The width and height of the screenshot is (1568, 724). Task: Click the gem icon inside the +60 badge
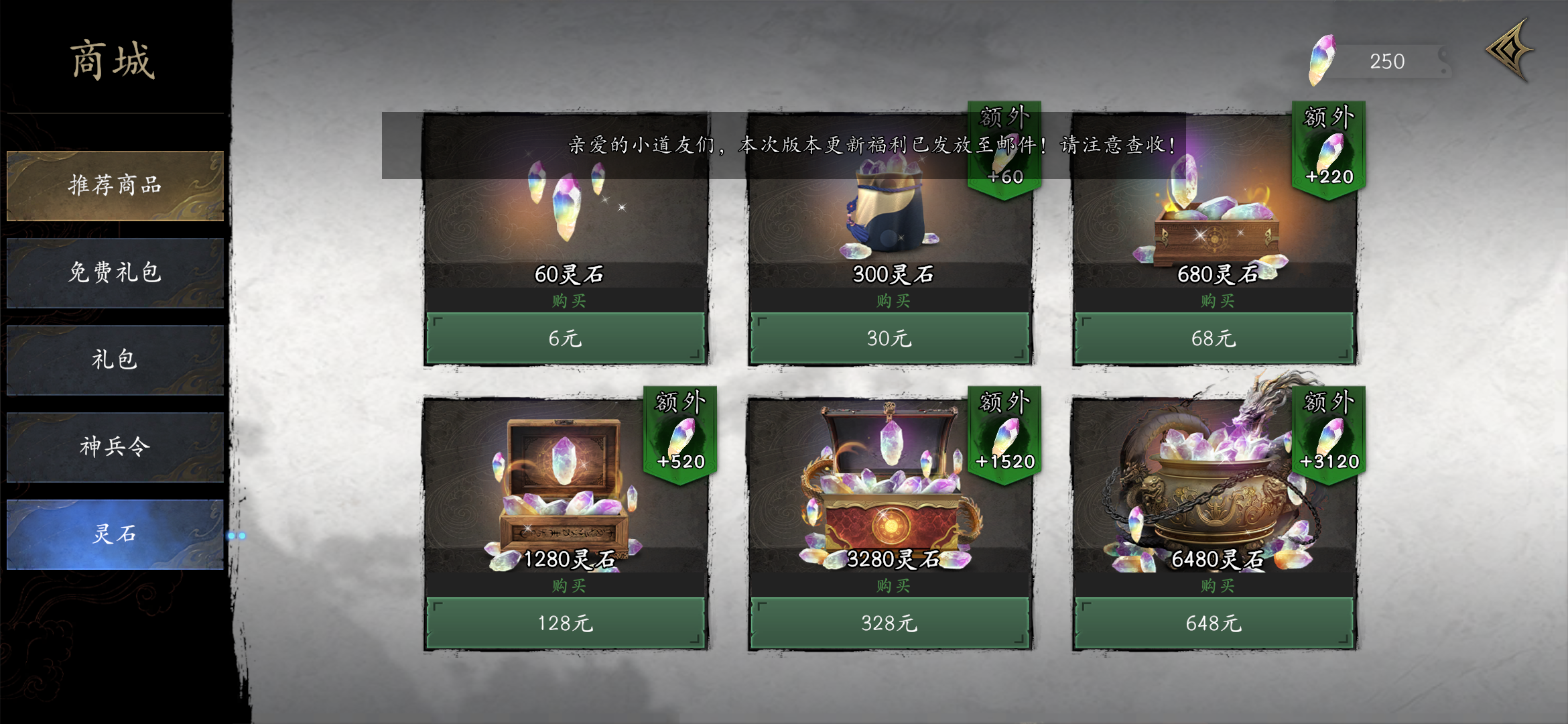(1004, 154)
